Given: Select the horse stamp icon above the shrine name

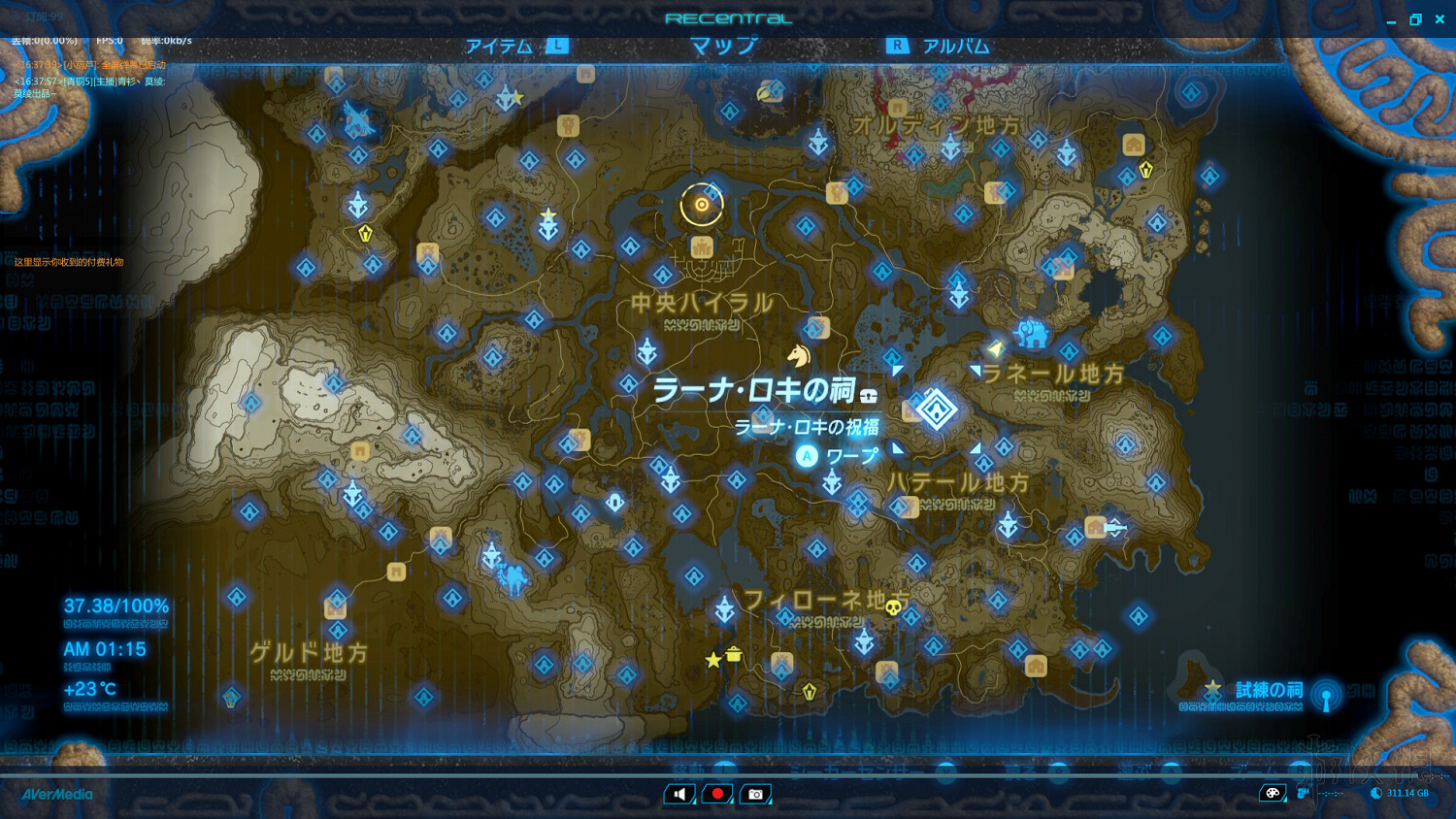Looking at the screenshot, I should tap(799, 354).
